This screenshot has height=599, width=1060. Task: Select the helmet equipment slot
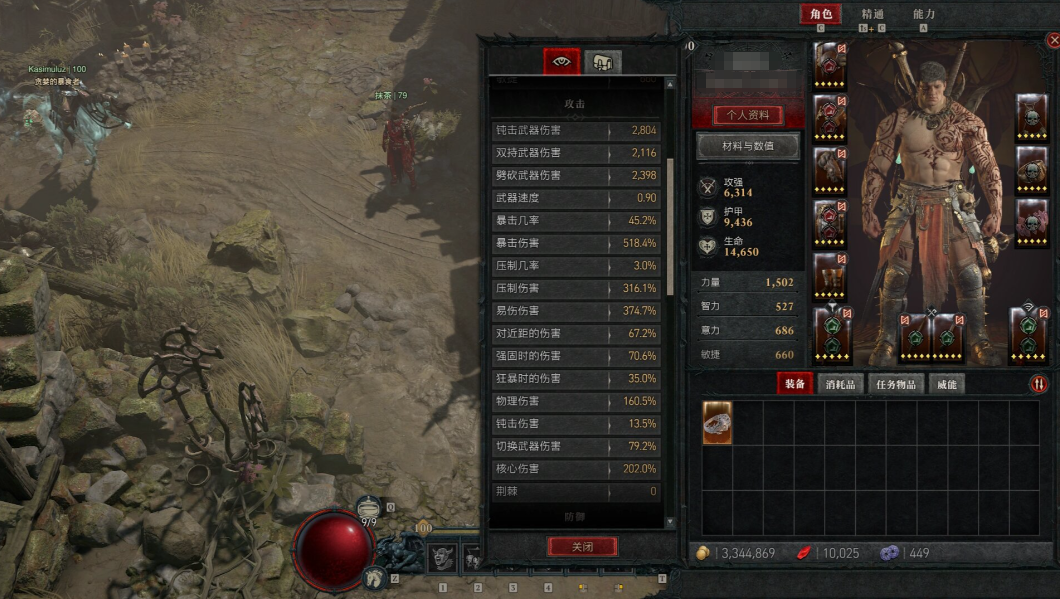(830, 65)
